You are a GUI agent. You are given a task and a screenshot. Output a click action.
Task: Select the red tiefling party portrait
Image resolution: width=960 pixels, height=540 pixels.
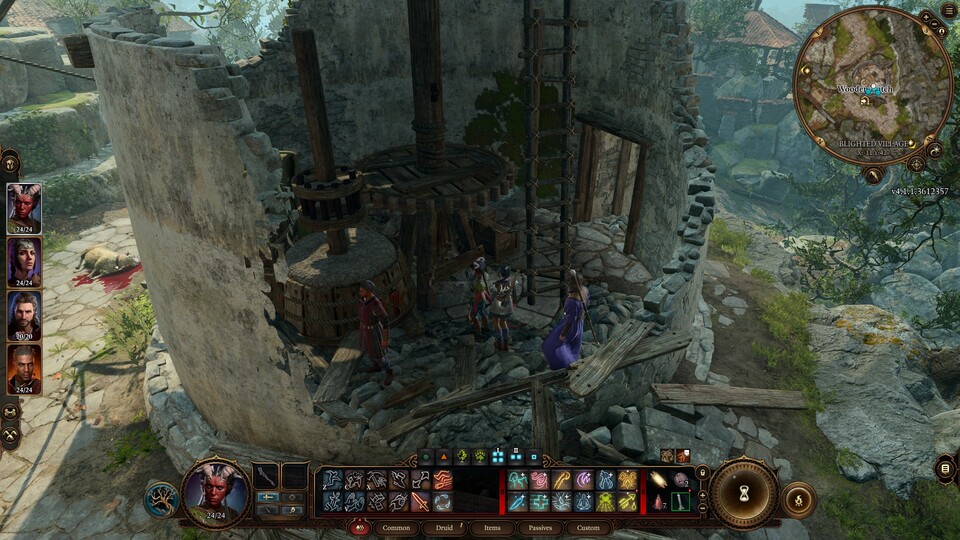coord(24,208)
